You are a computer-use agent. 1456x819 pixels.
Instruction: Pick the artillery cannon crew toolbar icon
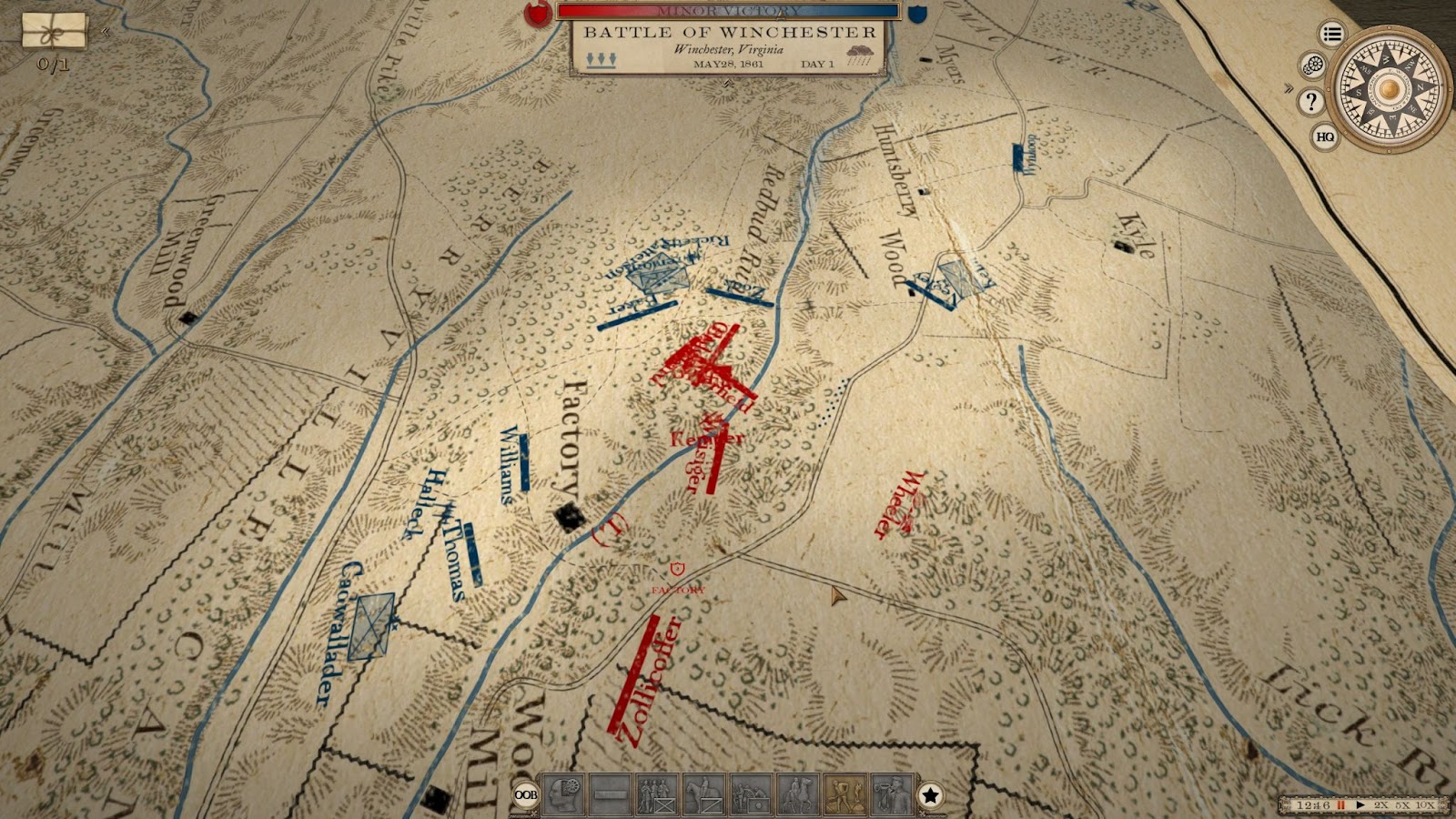pyautogui.click(x=751, y=795)
